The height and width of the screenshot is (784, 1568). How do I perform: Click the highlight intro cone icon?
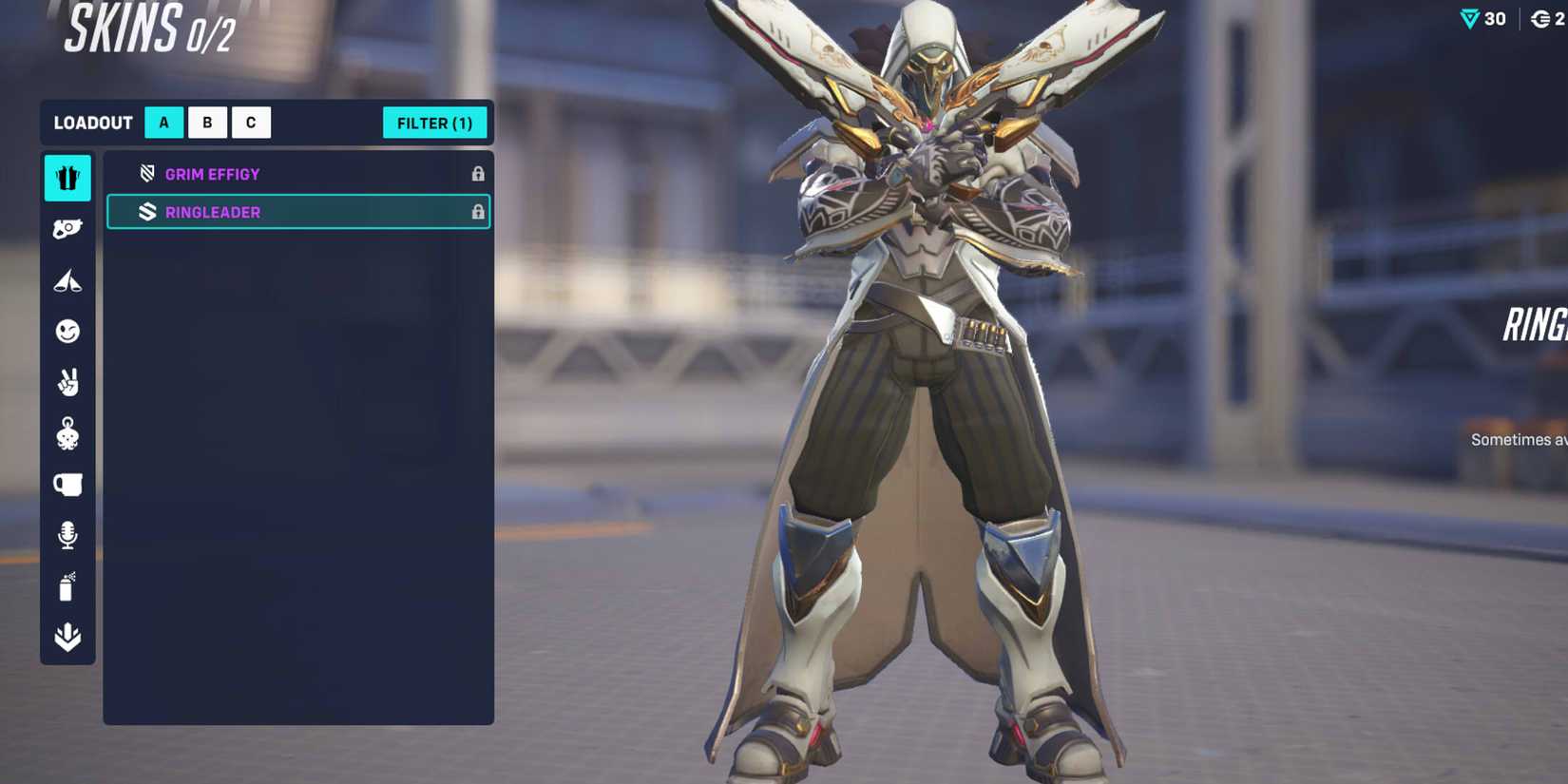[x=67, y=279]
